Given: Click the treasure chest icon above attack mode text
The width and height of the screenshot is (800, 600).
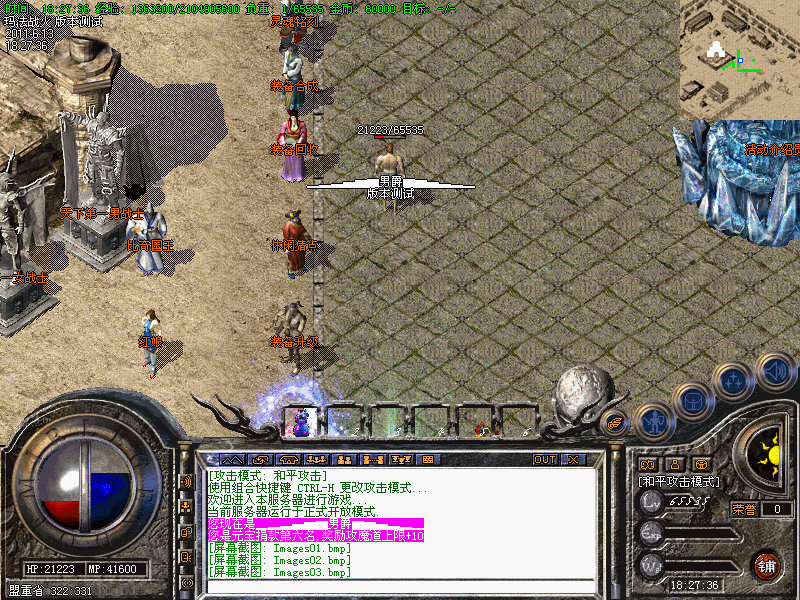Looking at the screenshot, I should coord(700,464).
